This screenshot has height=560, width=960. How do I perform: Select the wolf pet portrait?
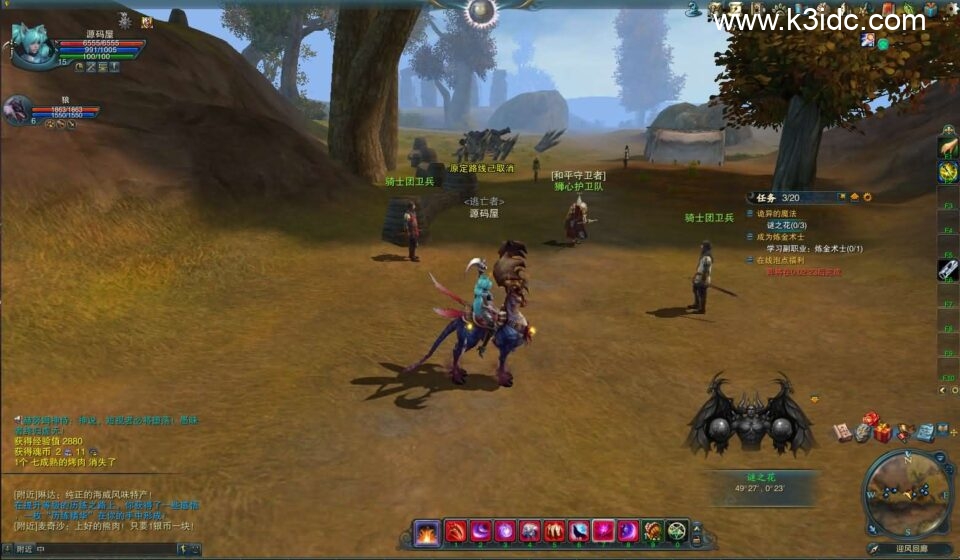pos(17,109)
